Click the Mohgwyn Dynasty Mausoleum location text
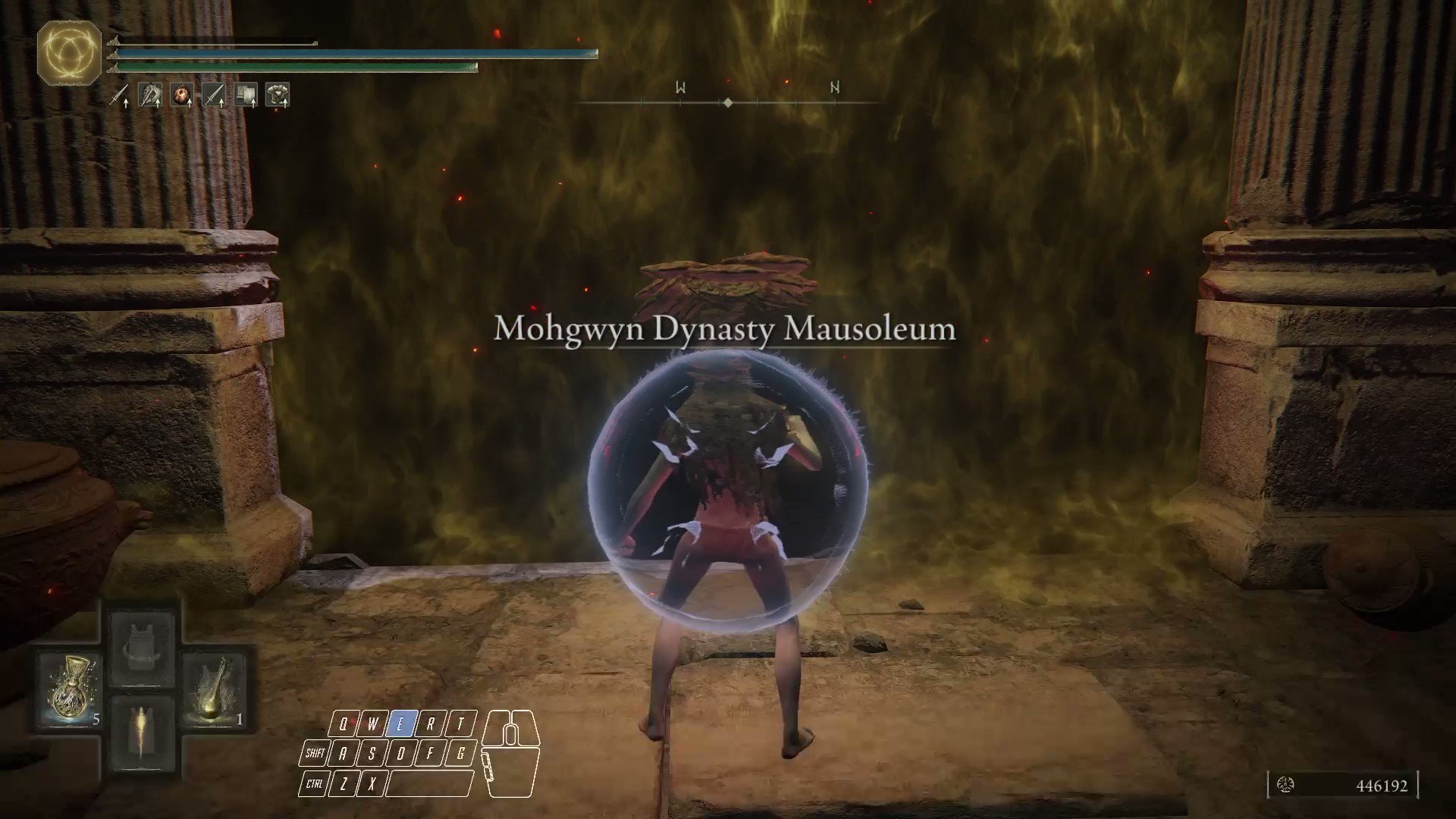1456x819 pixels. pyautogui.click(x=723, y=329)
